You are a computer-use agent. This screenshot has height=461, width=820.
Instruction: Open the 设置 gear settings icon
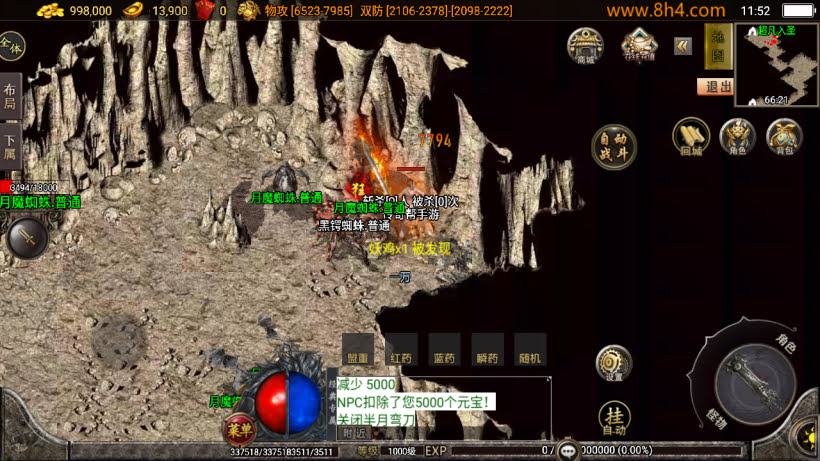[613, 363]
